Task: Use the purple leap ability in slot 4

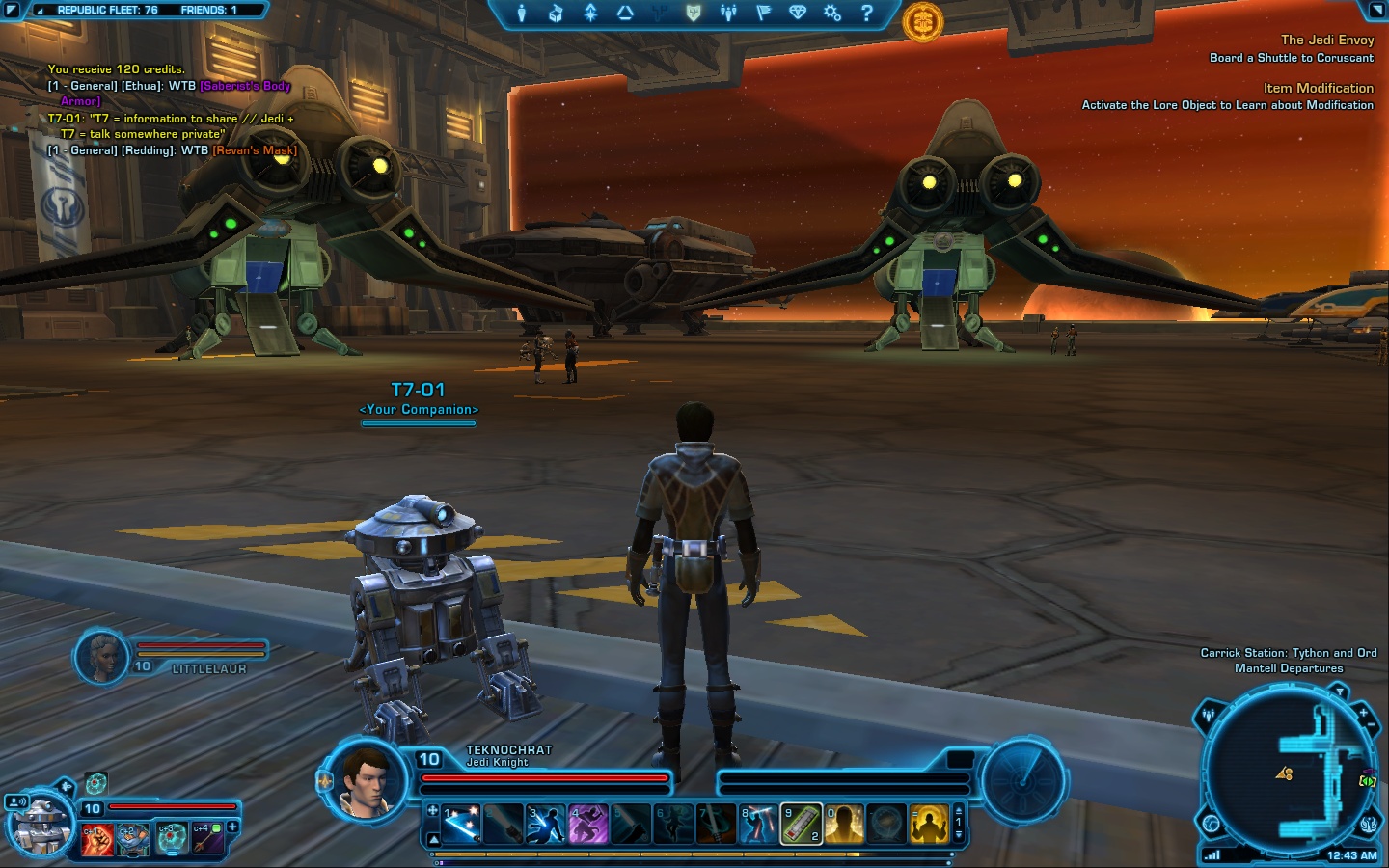Action: (588, 825)
